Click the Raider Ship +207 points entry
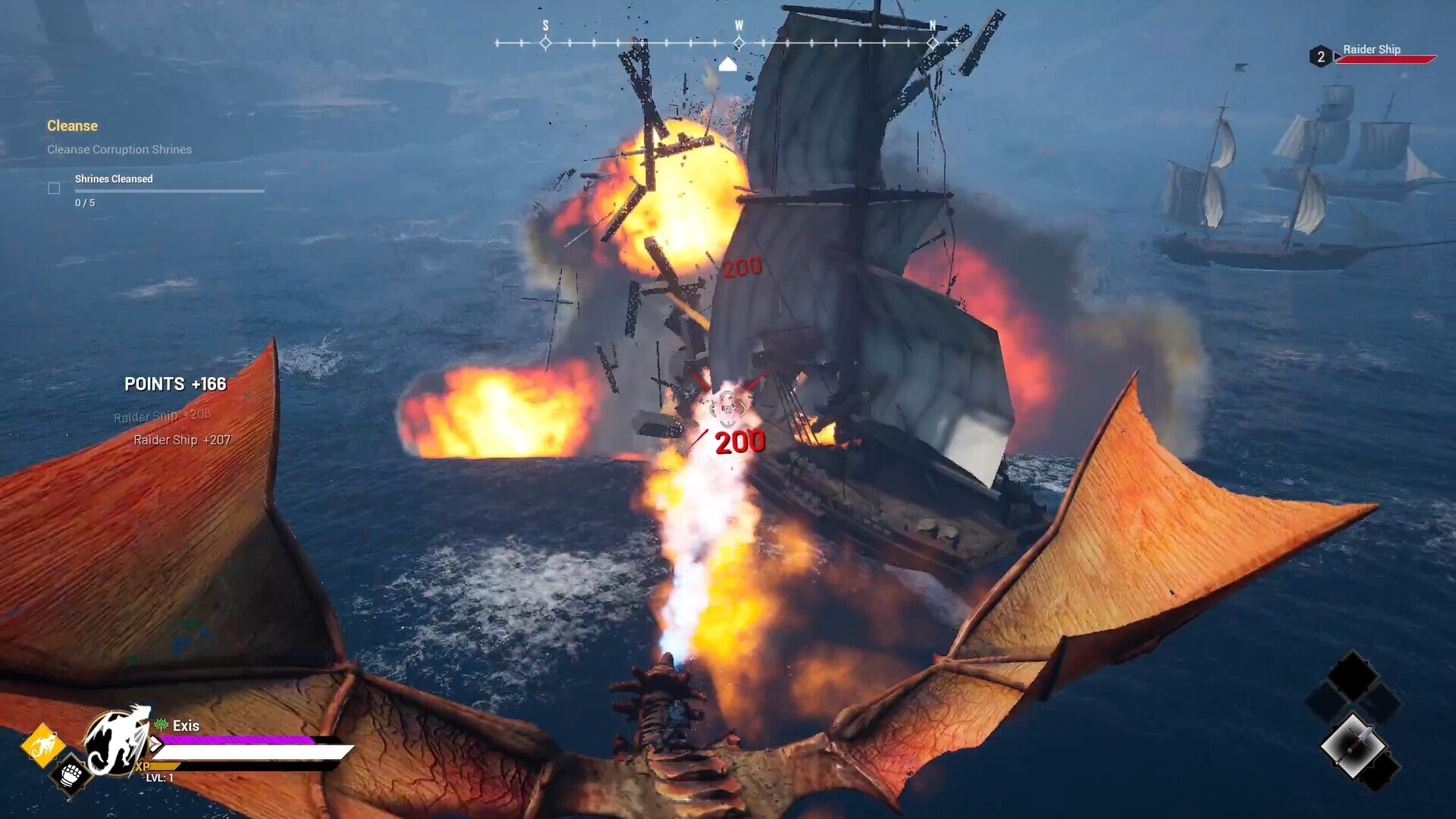The width and height of the screenshot is (1456, 819). (183, 440)
